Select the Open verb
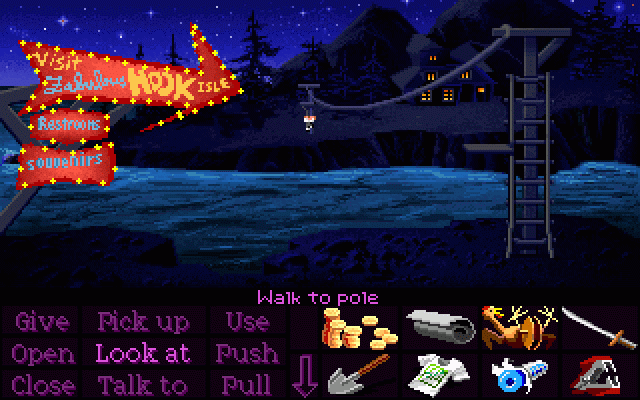This screenshot has width=640, height=400. [x=43, y=353]
